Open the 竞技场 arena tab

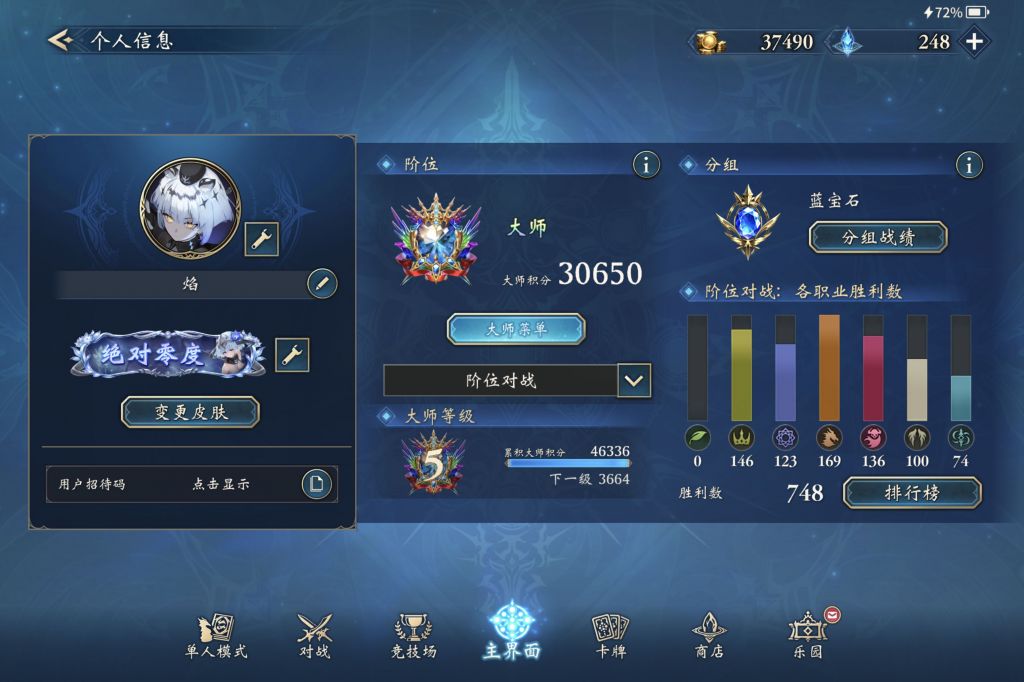tap(414, 636)
